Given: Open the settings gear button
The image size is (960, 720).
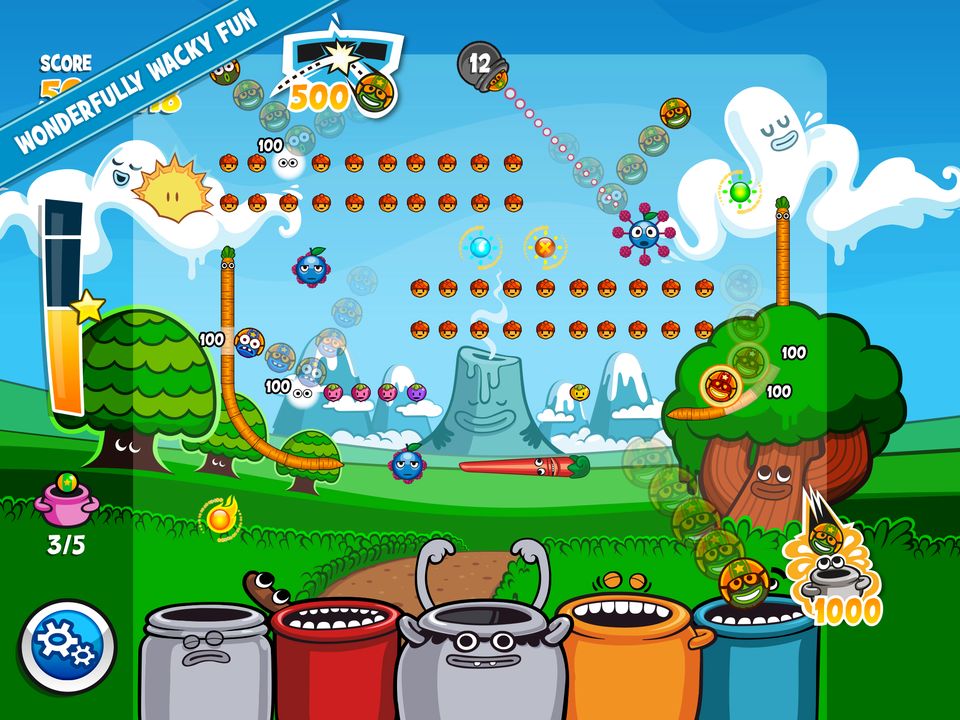Looking at the screenshot, I should (67, 649).
